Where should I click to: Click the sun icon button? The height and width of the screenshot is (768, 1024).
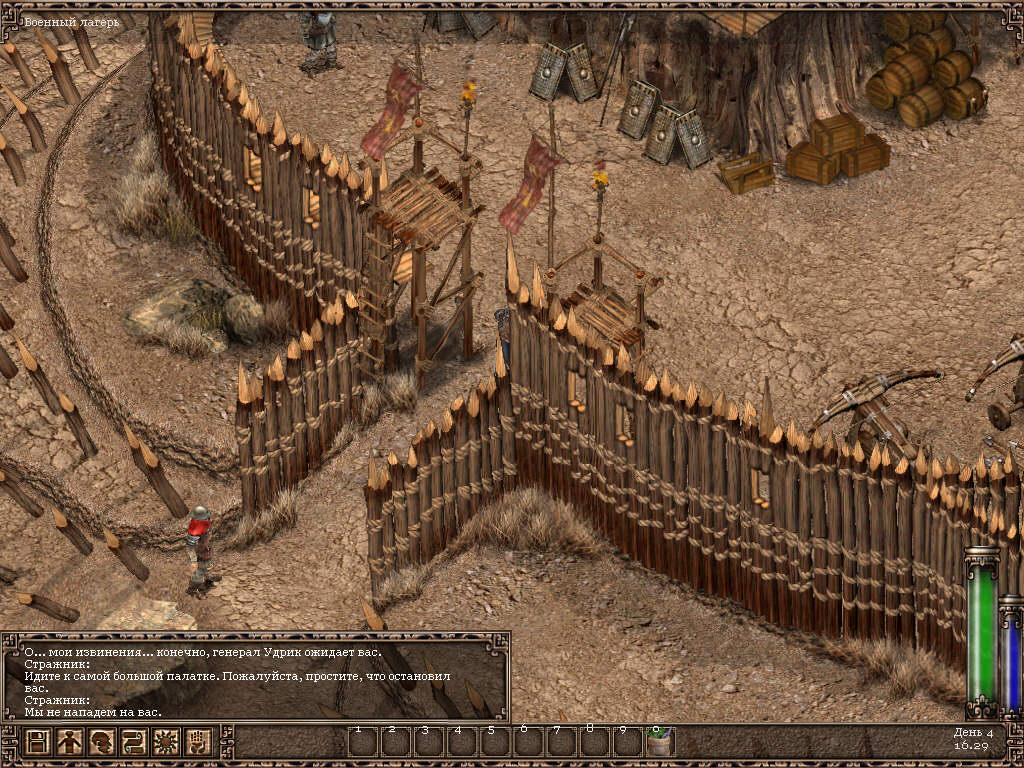pyautogui.click(x=166, y=742)
